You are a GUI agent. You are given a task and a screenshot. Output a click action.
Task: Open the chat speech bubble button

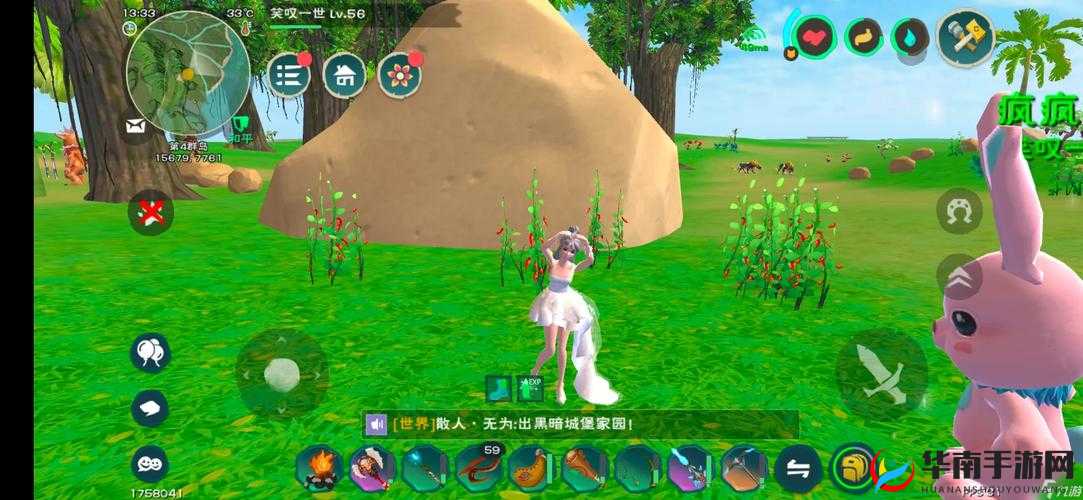pyautogui.click(x=150, y=408)
